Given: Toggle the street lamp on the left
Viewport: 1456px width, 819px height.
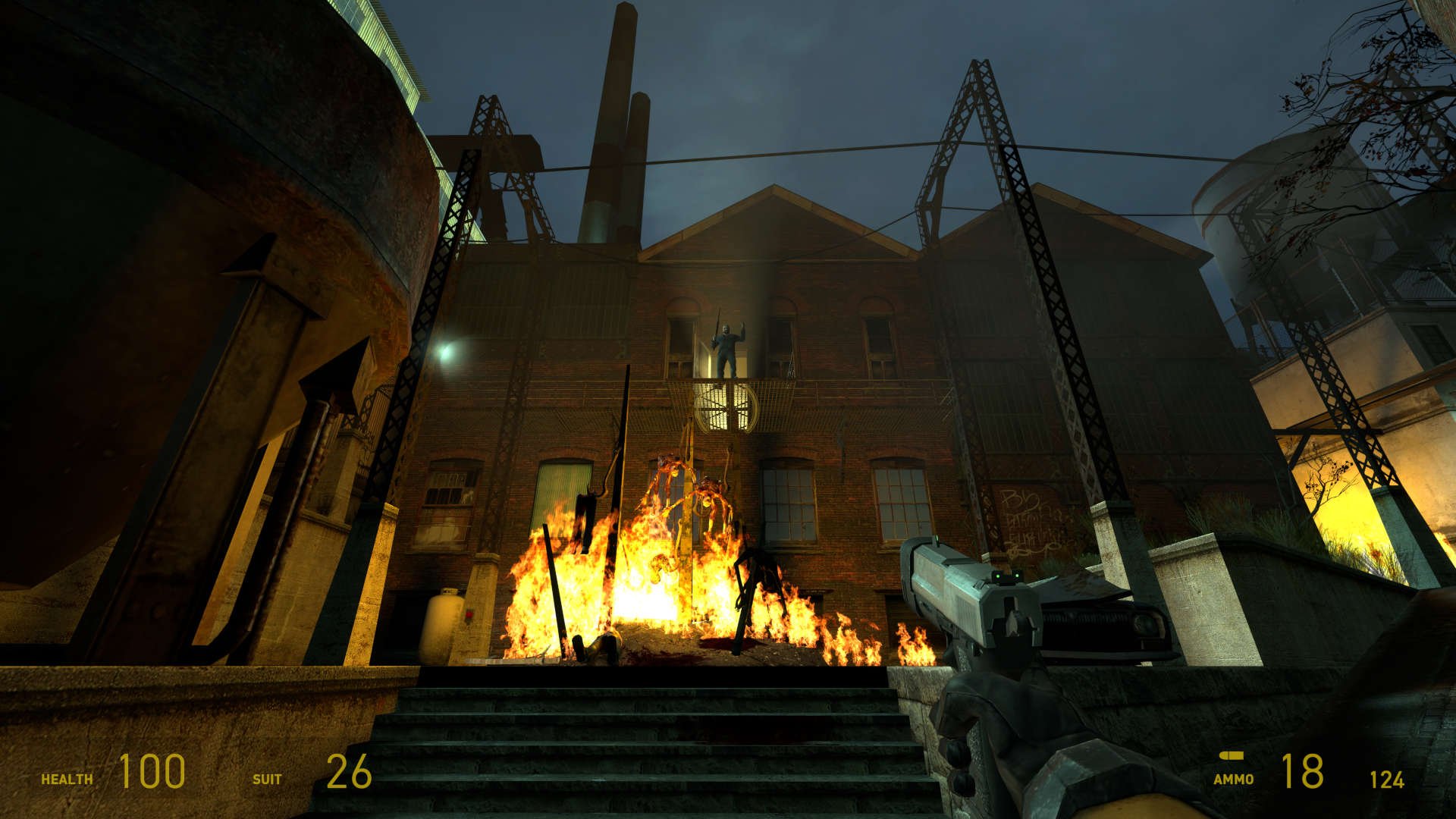Looking at the screenshot, I should [447, 353].
